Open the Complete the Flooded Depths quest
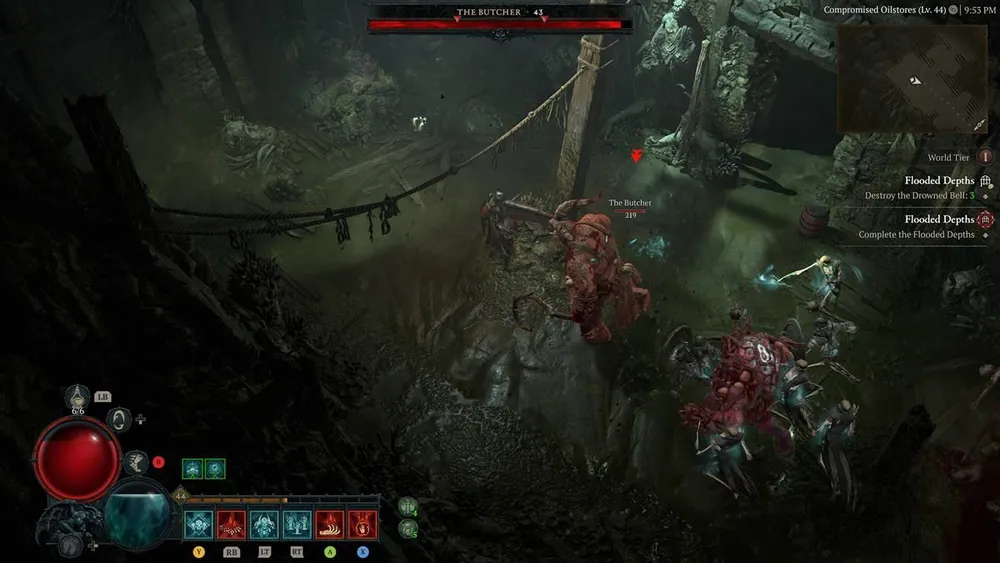 point(917,235)
